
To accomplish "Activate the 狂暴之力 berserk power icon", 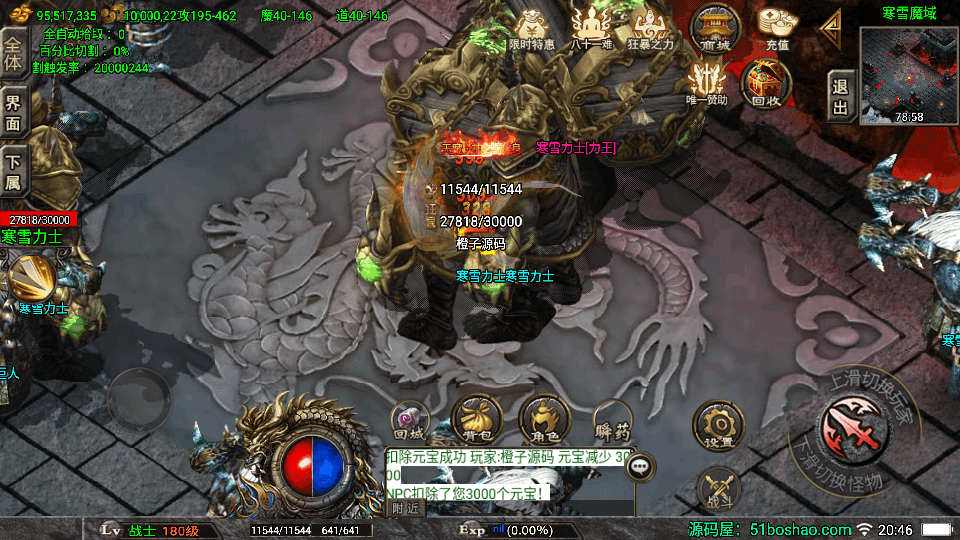I will pos(651,28).
